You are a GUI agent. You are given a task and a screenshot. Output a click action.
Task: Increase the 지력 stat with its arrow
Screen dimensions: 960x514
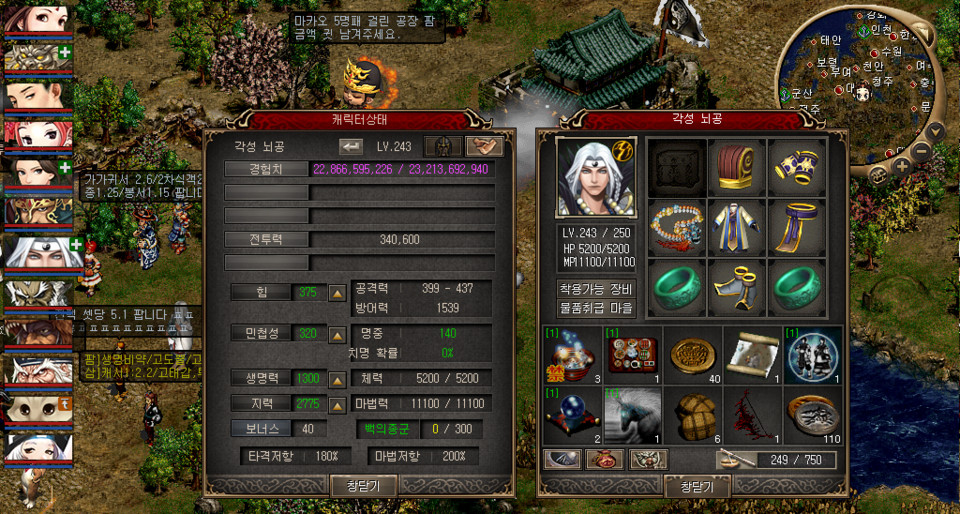tap(338, 403)
